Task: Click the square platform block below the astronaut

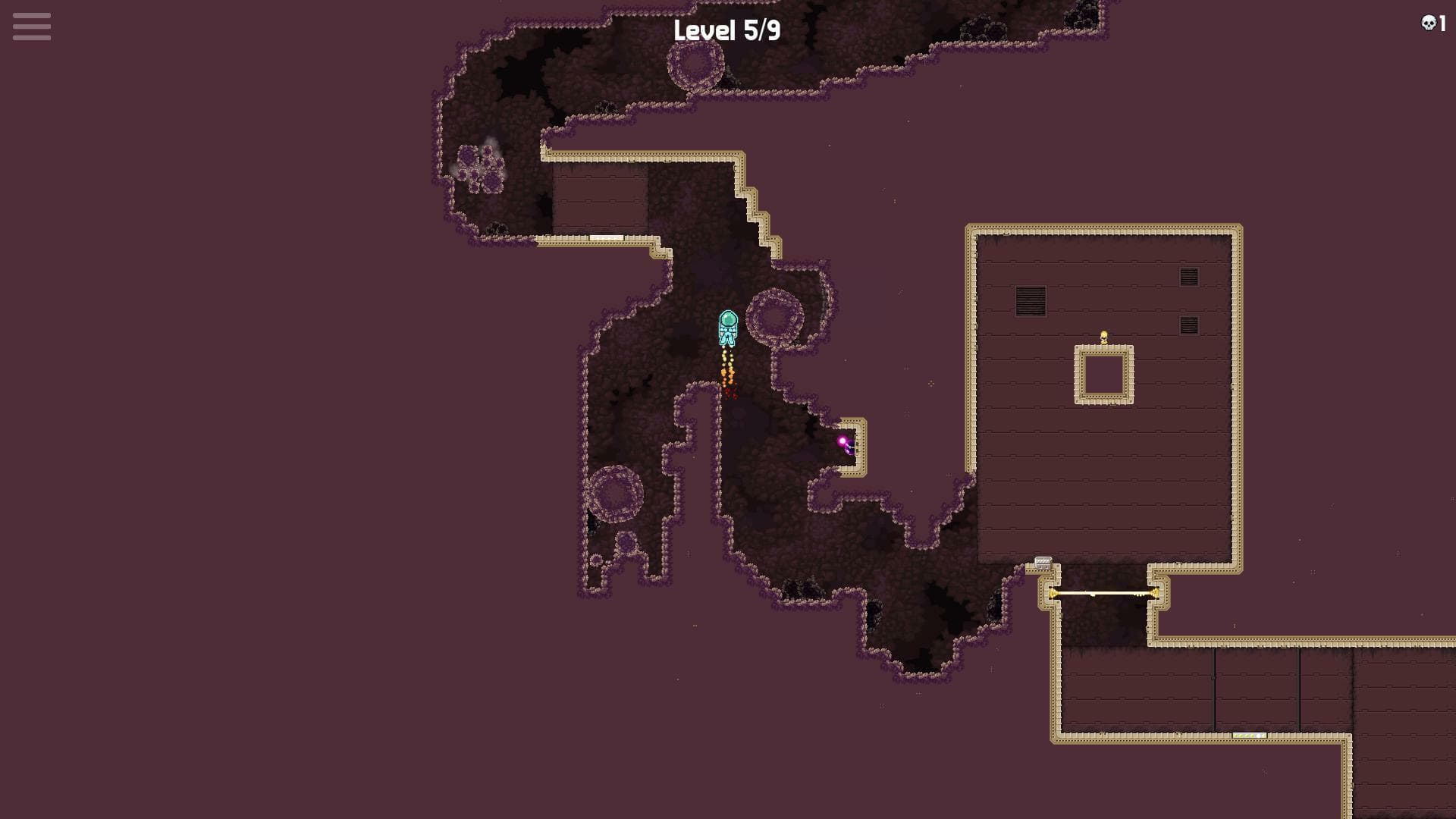Action: (1103, 375)
